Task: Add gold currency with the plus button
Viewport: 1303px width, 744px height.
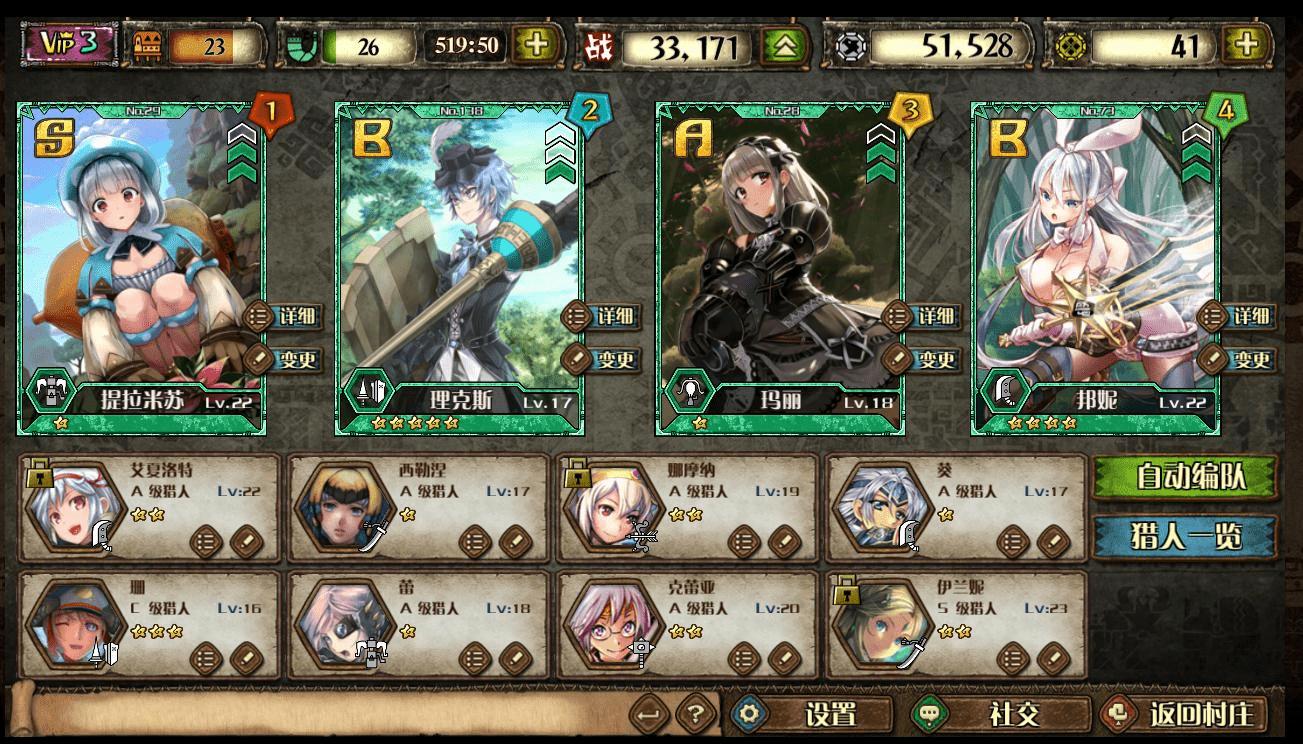Action: (1248, 45)
